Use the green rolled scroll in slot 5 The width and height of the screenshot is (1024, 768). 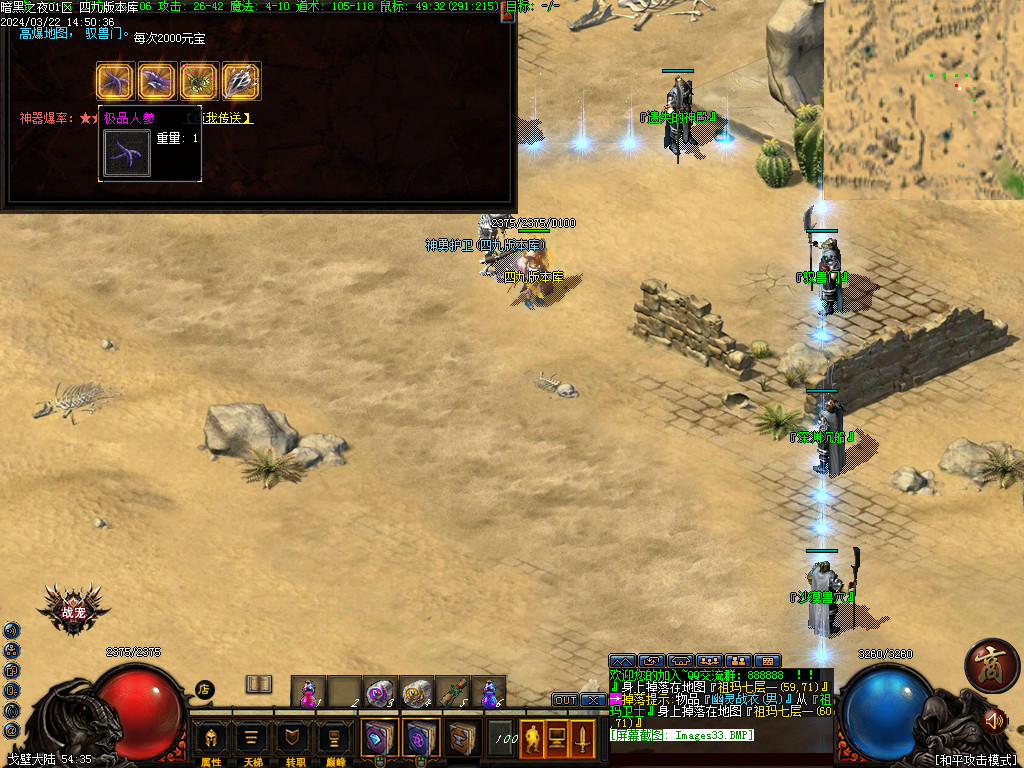click(x=452, y=692)
